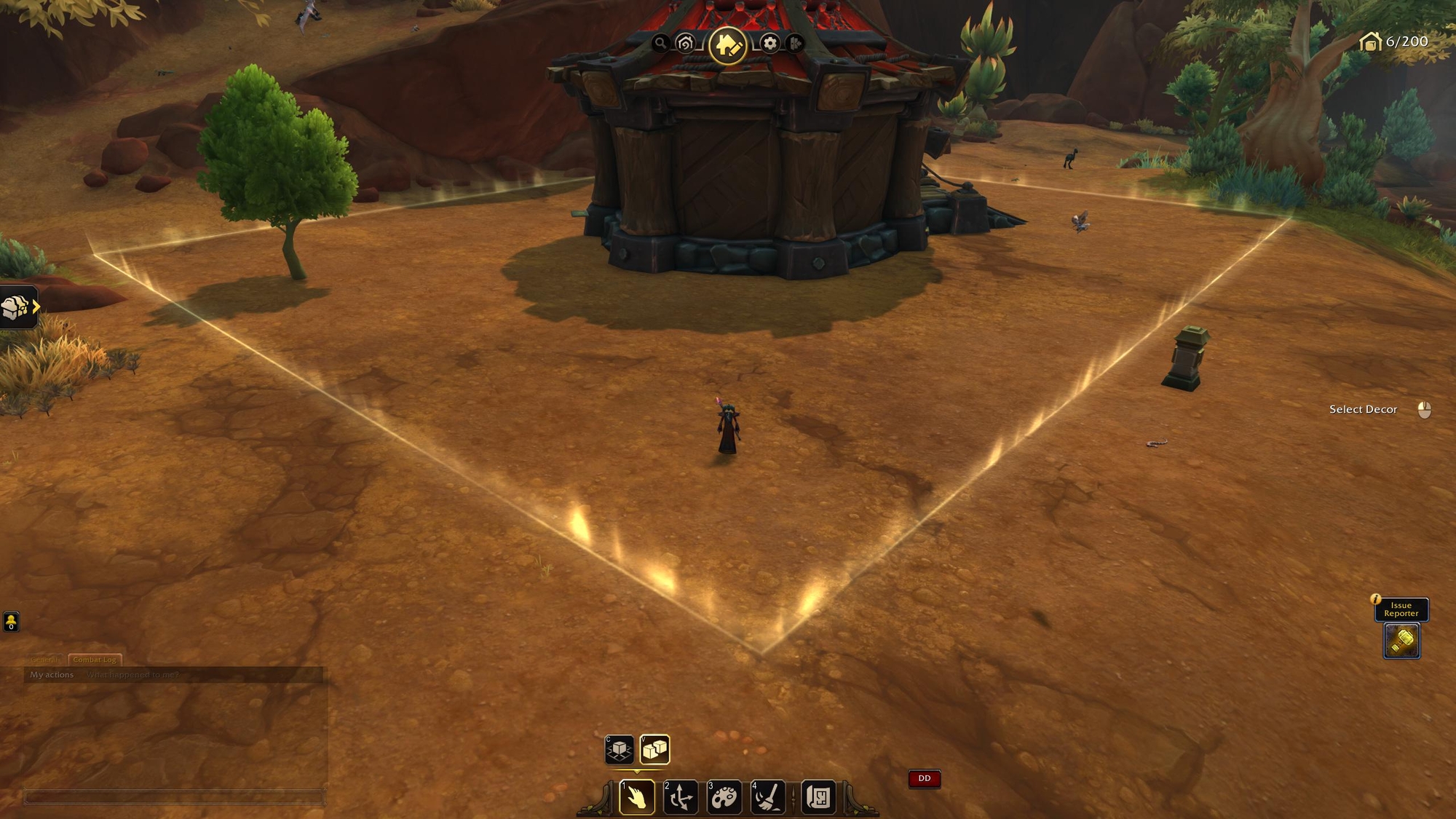
Task: Open the gear settings icon
Action: pos(769,44)
